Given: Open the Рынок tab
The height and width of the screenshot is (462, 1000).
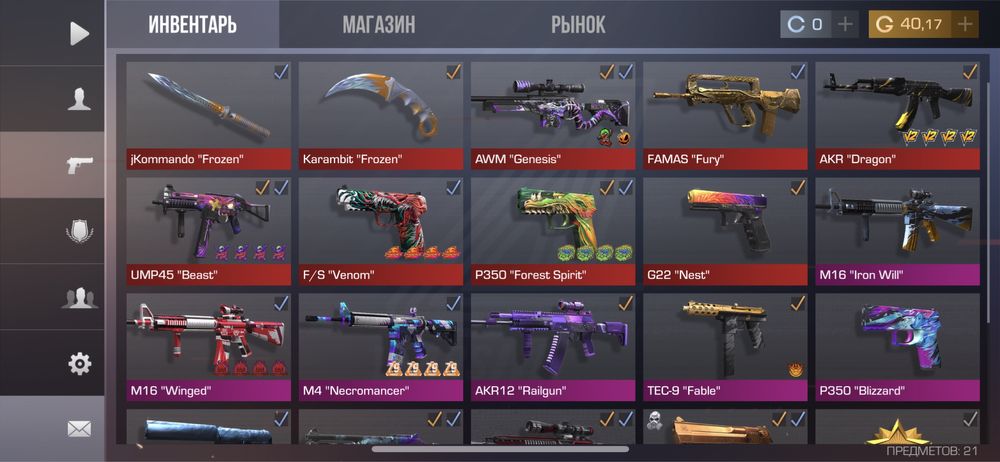Looking at the screenshot, I should tap(578, 25).
